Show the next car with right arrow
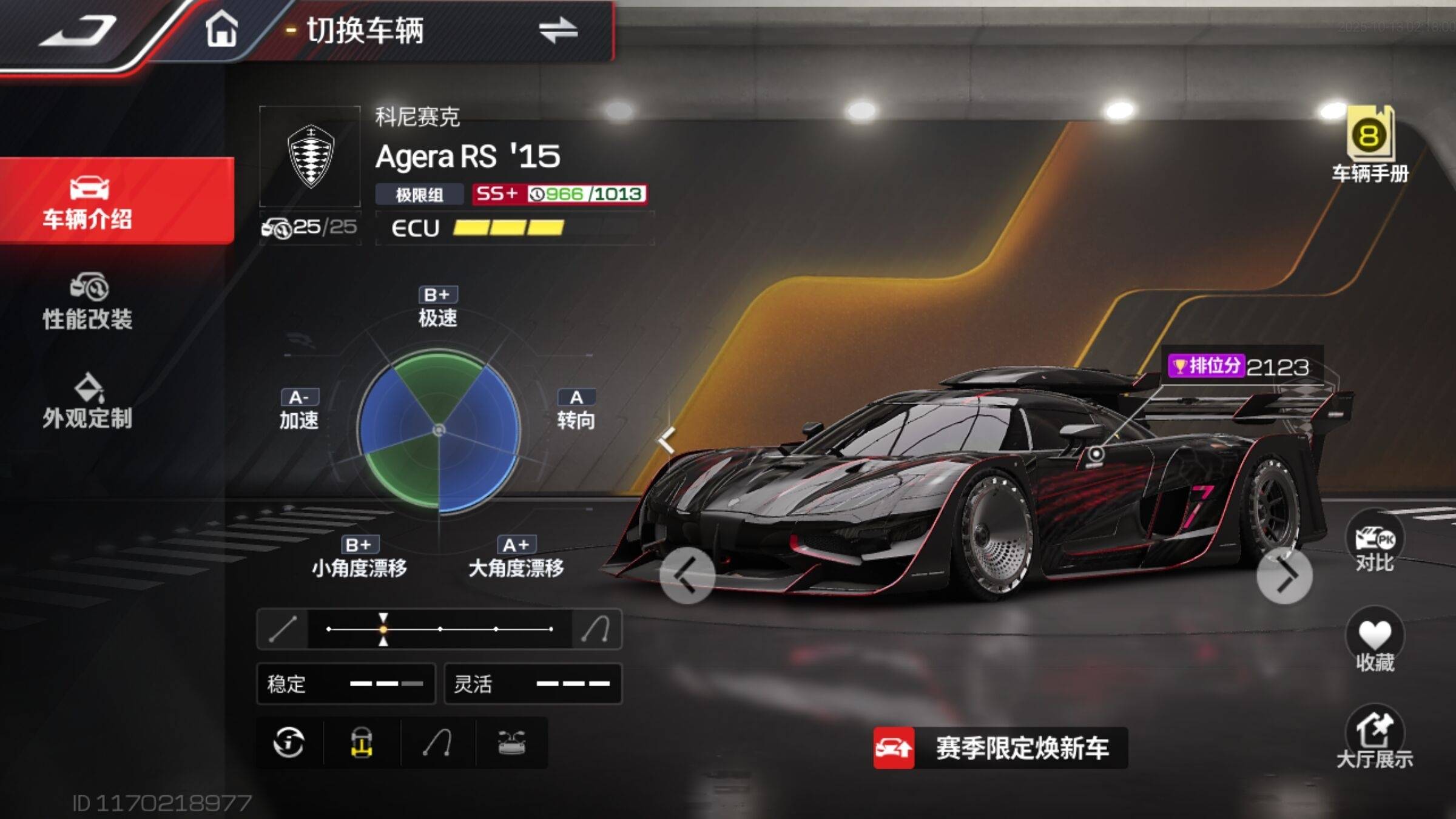1456x819 pixels. point(1284,576)
